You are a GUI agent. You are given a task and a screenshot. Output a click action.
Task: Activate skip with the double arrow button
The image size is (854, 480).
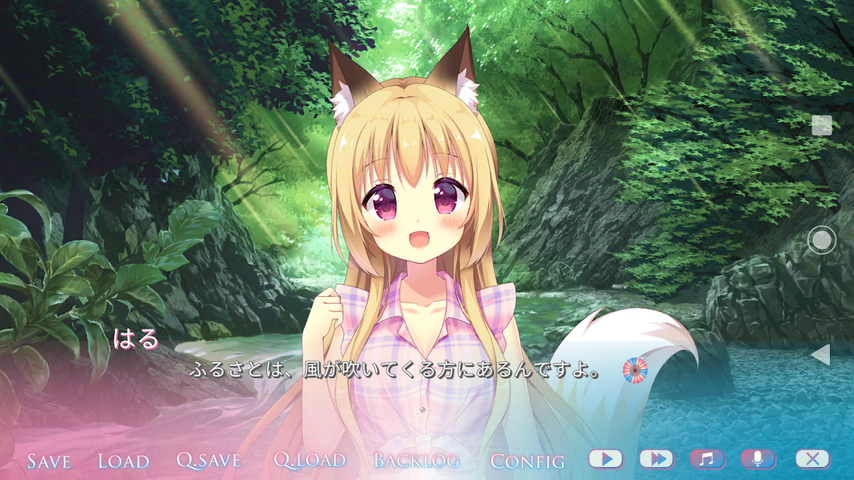pos(656,459)
